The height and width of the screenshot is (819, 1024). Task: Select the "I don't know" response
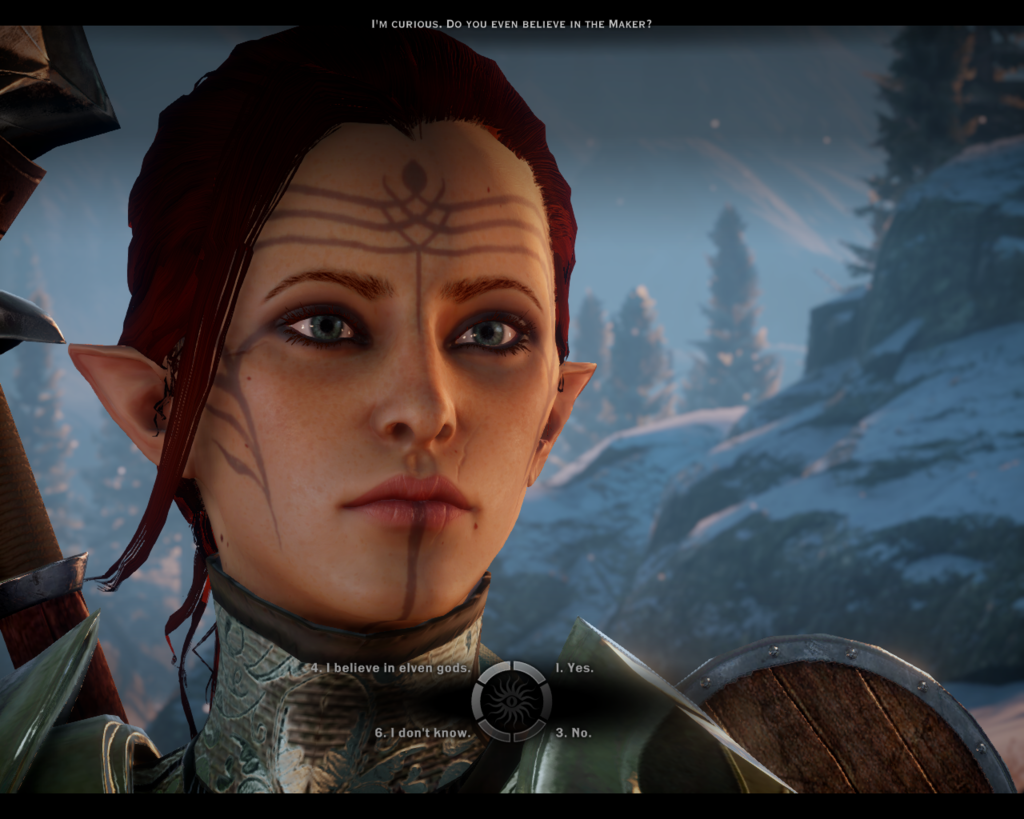click(421, 733)
